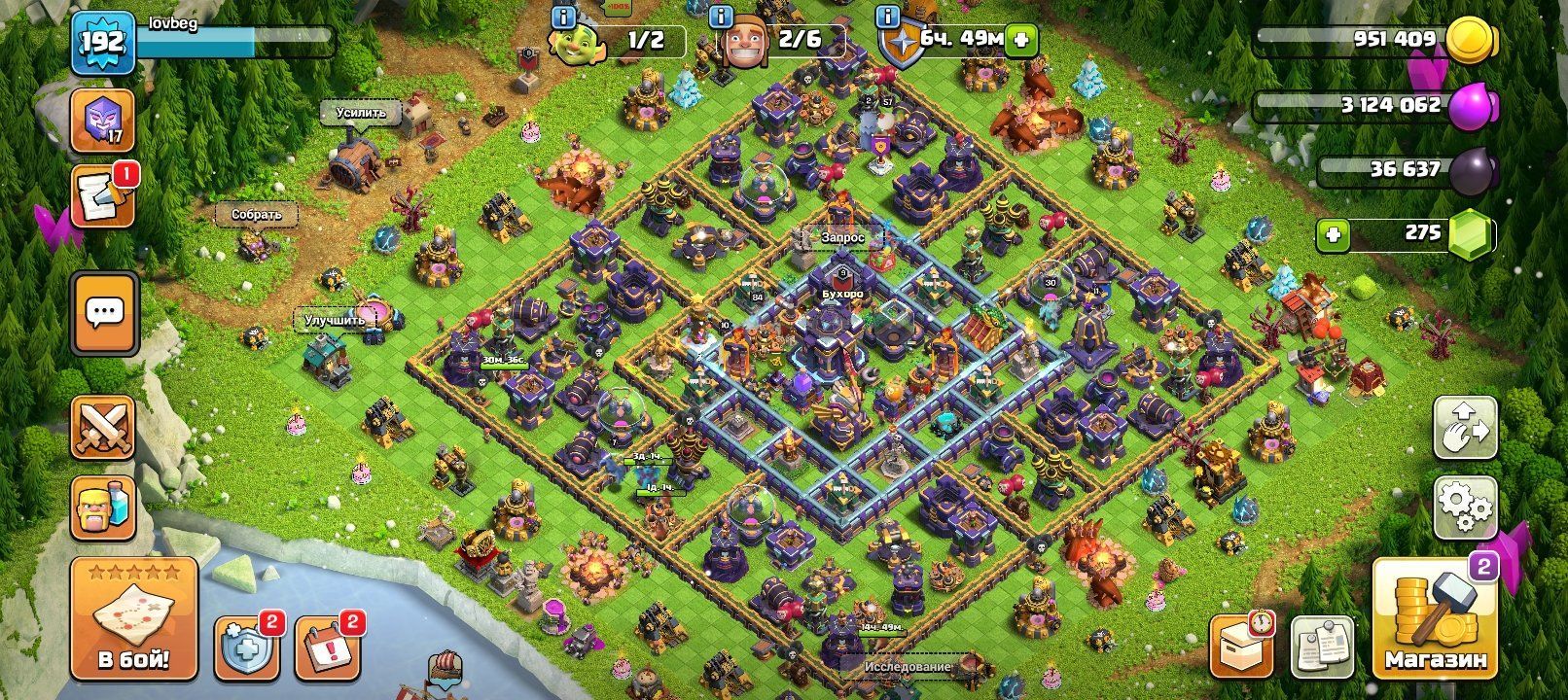Screen dimensions: 1568x700
Task: Click the player level 192 badge
Action: point(101,43)
